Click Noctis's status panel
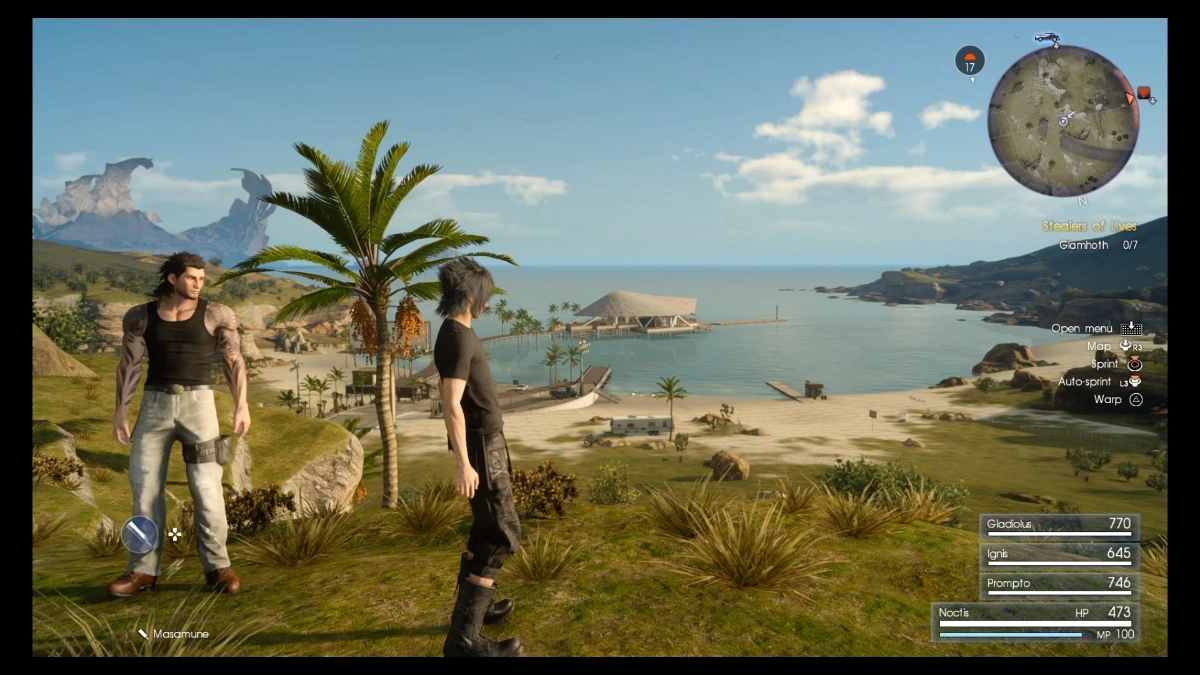1200x675 pixels. coord(1036,622)
